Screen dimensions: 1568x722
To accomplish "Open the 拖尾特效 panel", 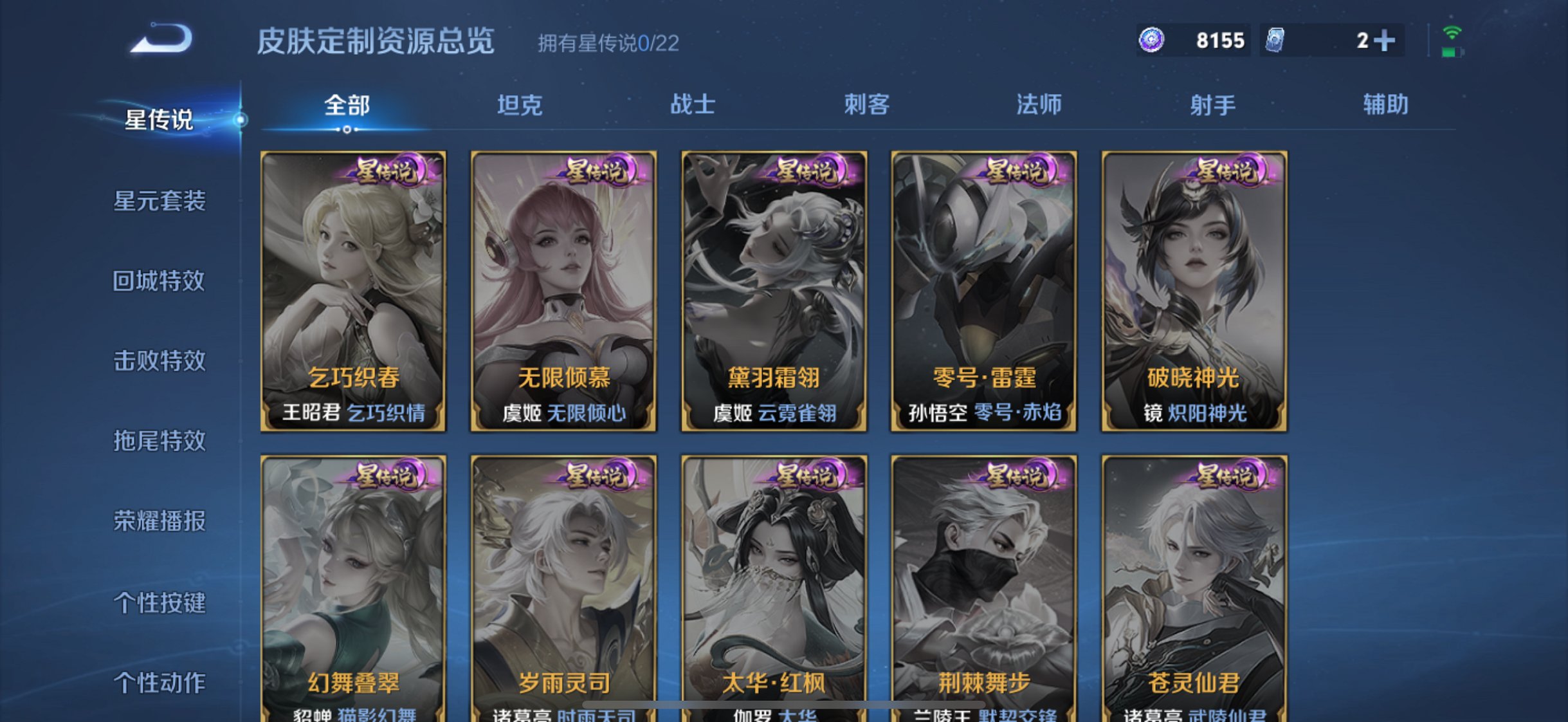I will pyautogui.click(x=160, y=442).
